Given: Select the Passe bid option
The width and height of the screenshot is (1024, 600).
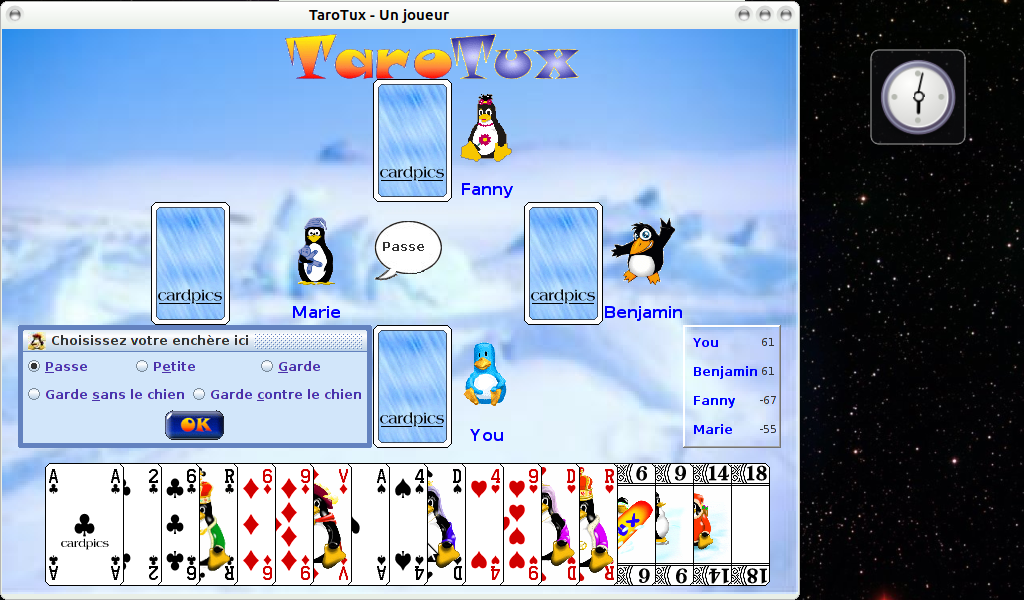Looking at the screenshot, I should (x=34, y=367).
